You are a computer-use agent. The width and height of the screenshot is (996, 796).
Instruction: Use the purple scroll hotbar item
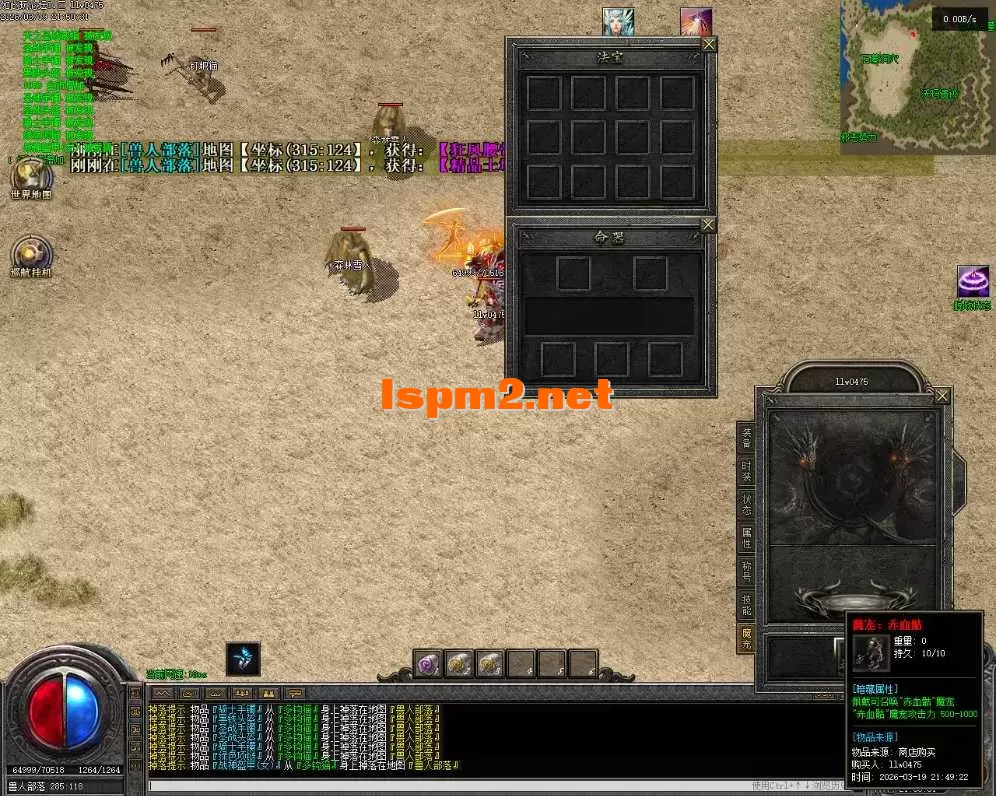tap(430, 663)
